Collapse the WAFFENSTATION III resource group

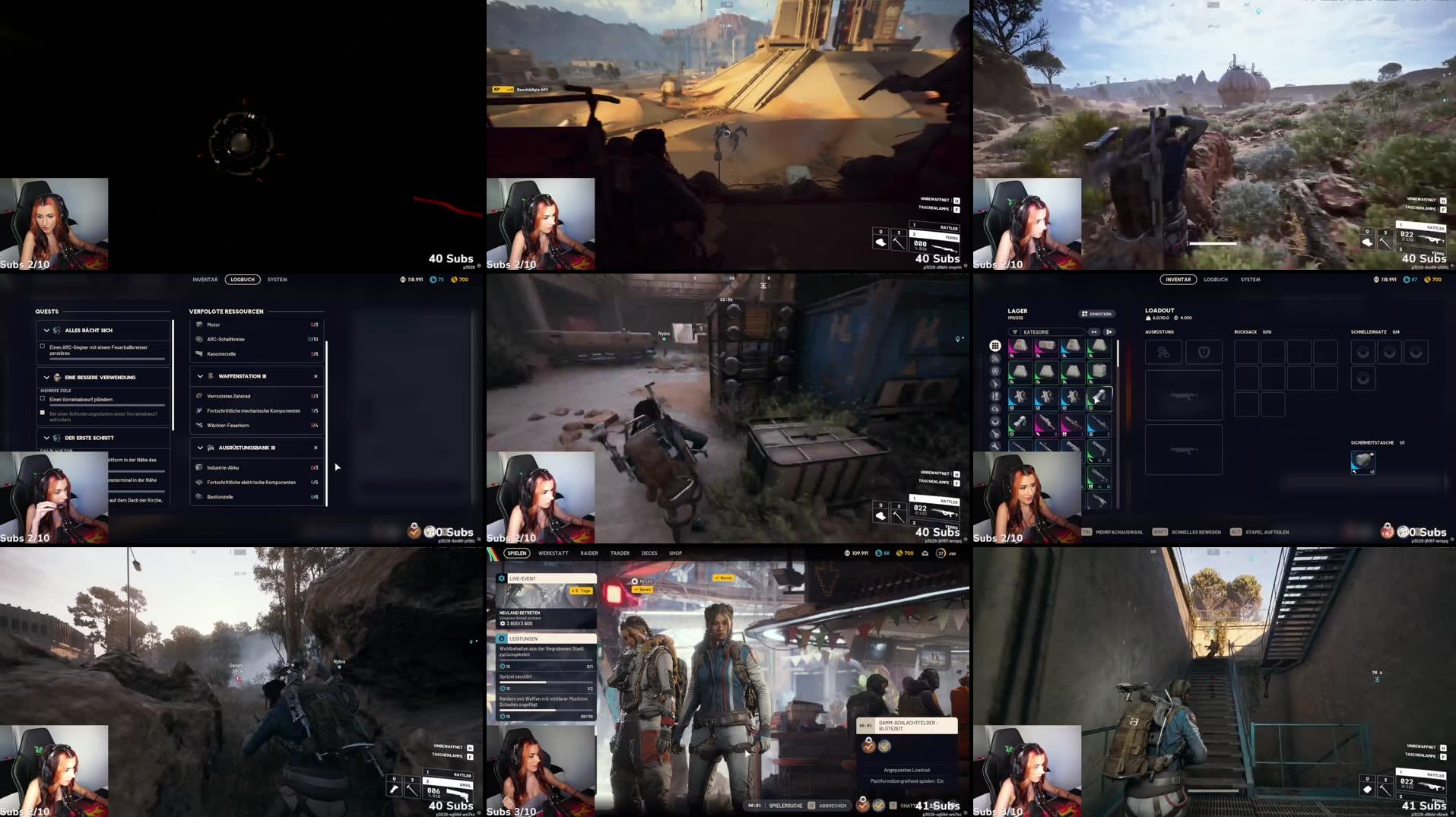tap(199, 376)
